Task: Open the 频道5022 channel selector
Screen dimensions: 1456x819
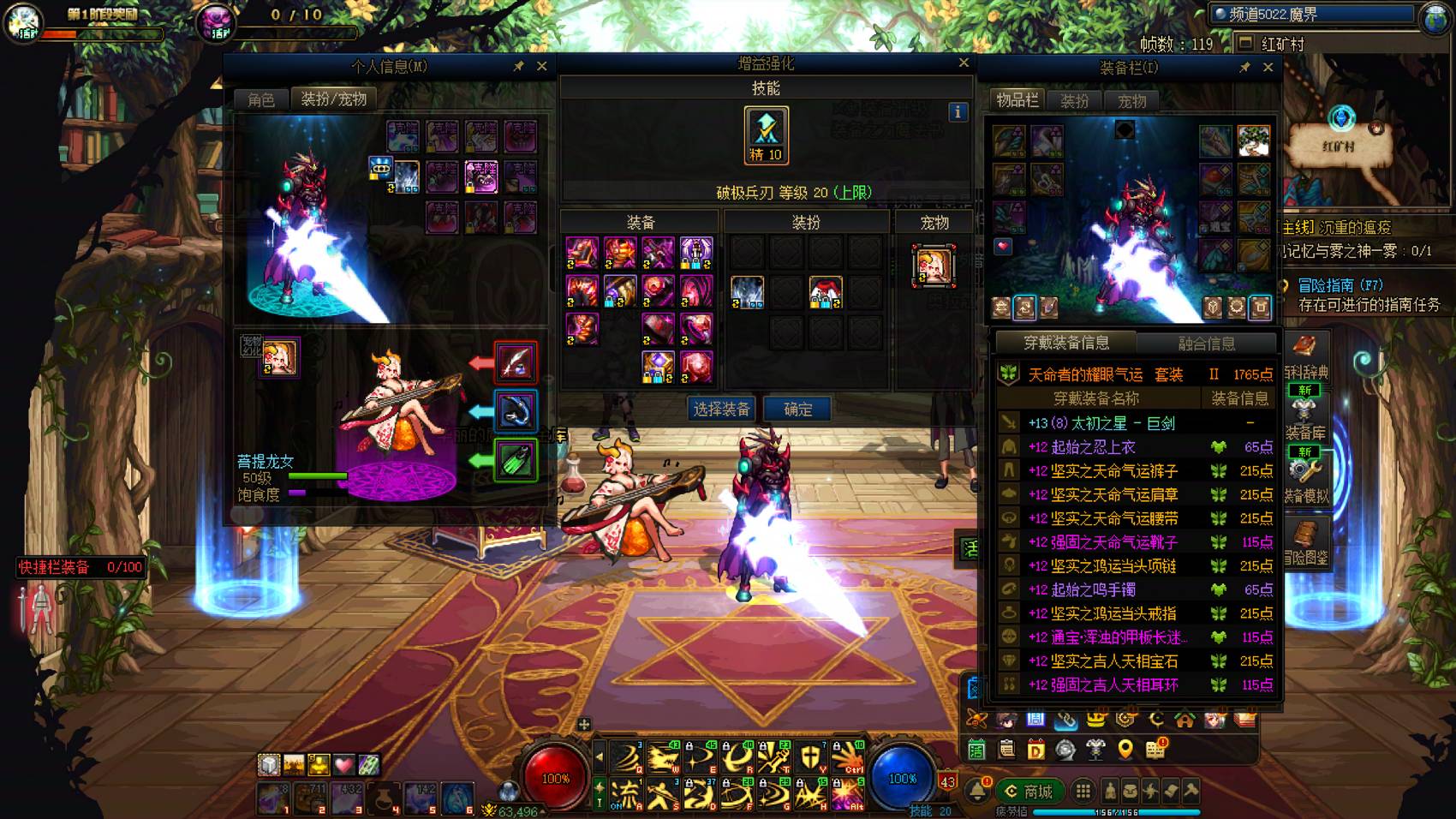Action: point(1312,15)
